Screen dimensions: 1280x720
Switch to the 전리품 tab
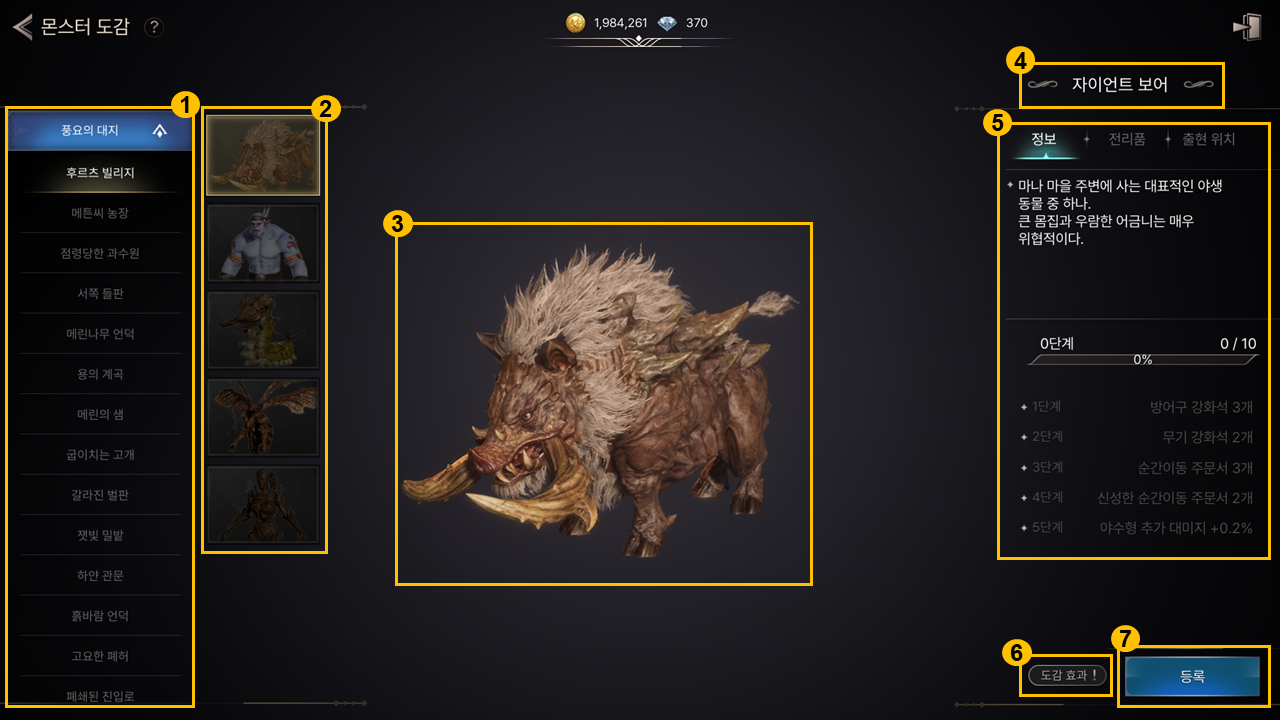[1127, 140]
